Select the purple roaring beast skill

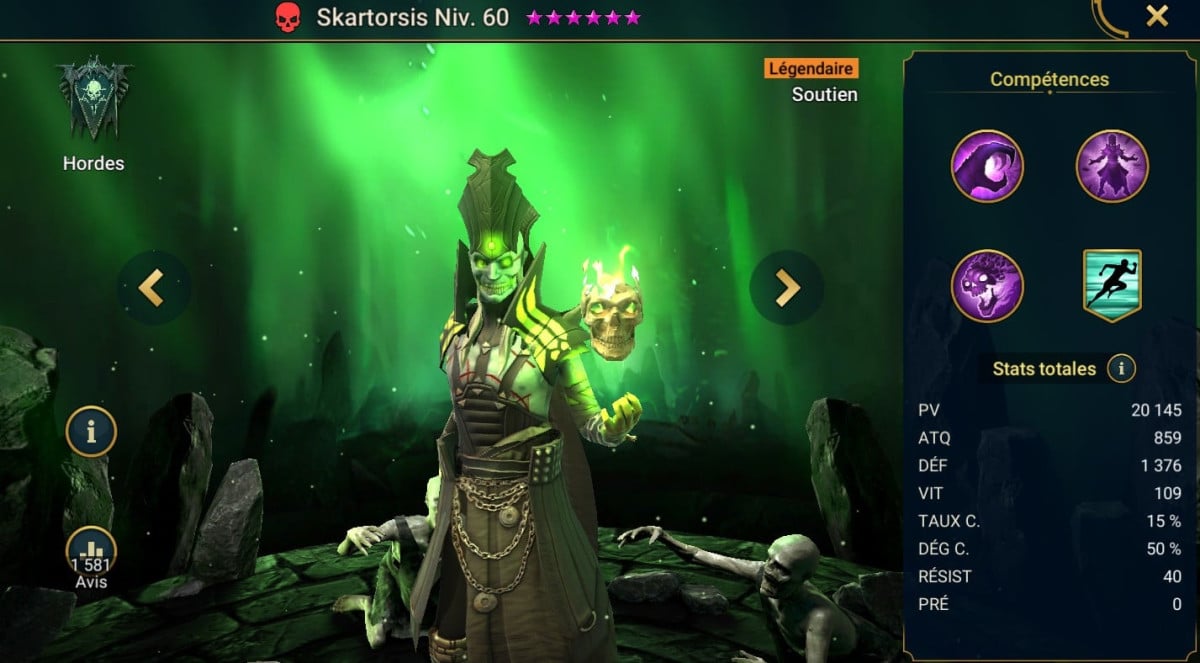pyautogui.click(x=987, y=286)
